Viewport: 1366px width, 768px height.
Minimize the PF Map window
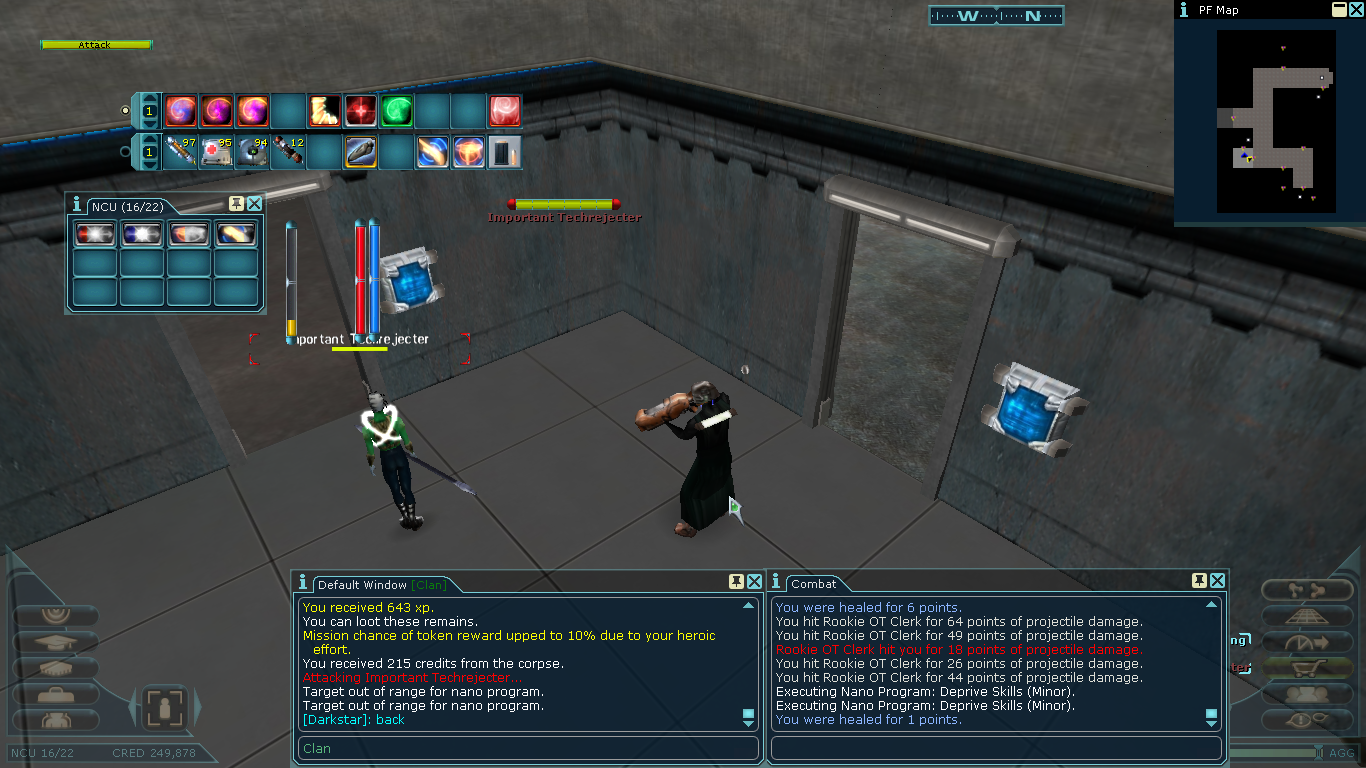[1339, 10]
